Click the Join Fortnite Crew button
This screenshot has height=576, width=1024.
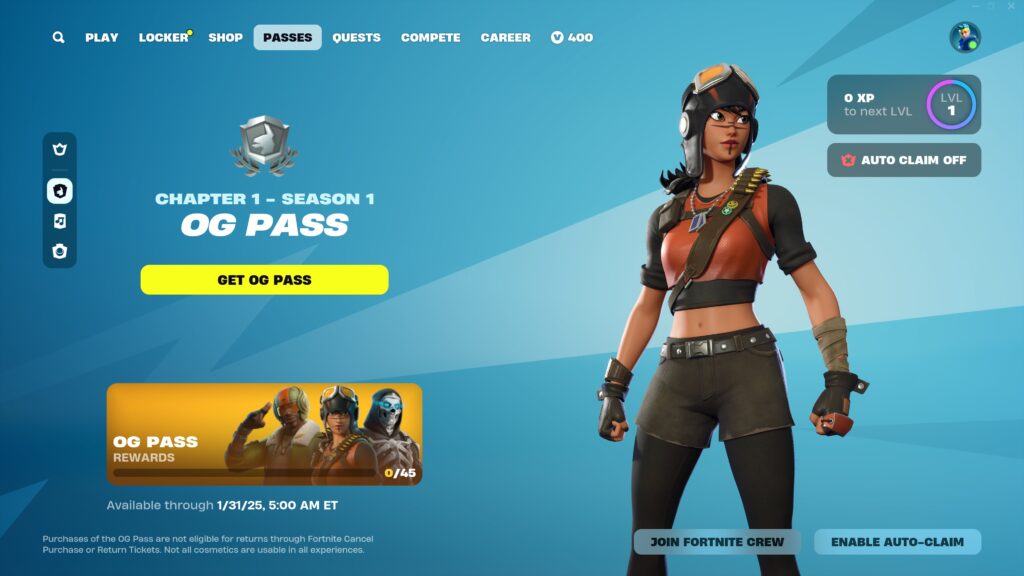717,542
